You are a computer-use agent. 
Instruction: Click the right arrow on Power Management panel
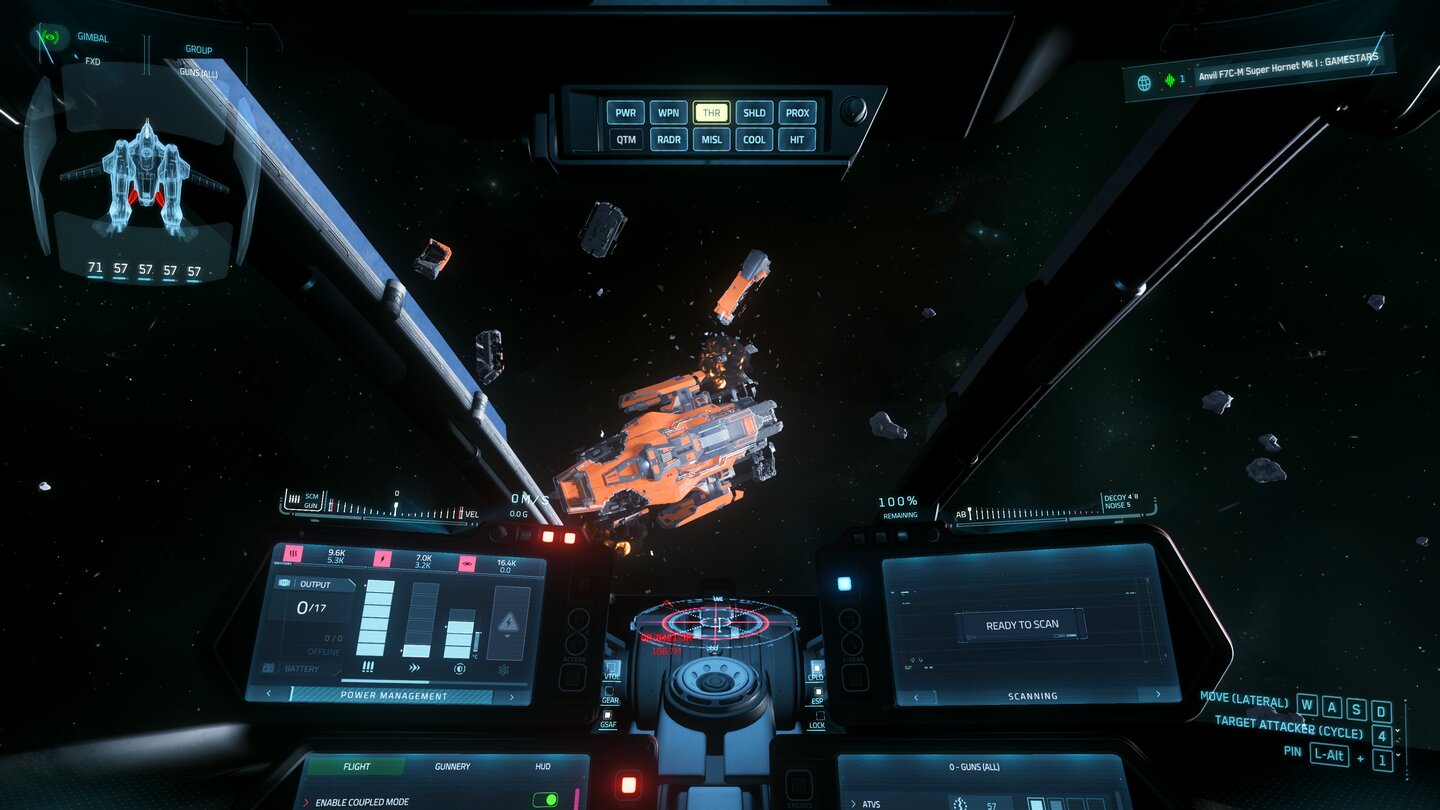point(510,695)
